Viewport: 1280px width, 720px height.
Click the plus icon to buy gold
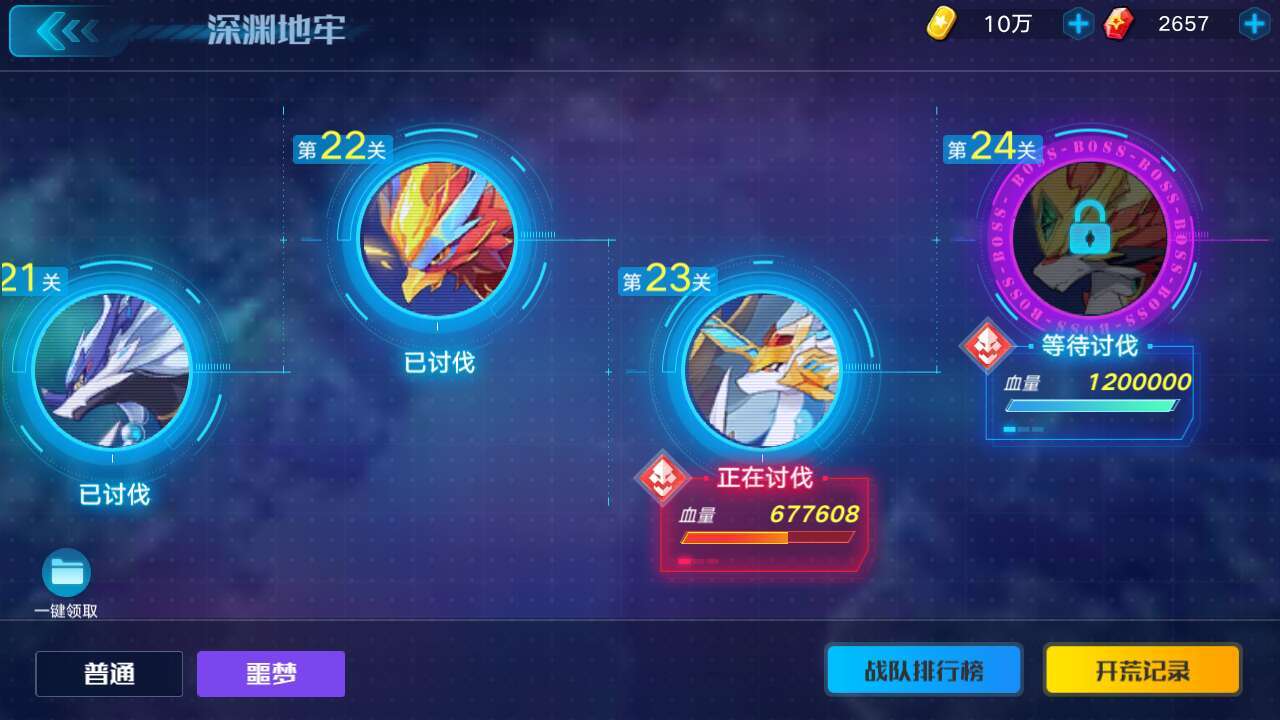coord(1077,23)
